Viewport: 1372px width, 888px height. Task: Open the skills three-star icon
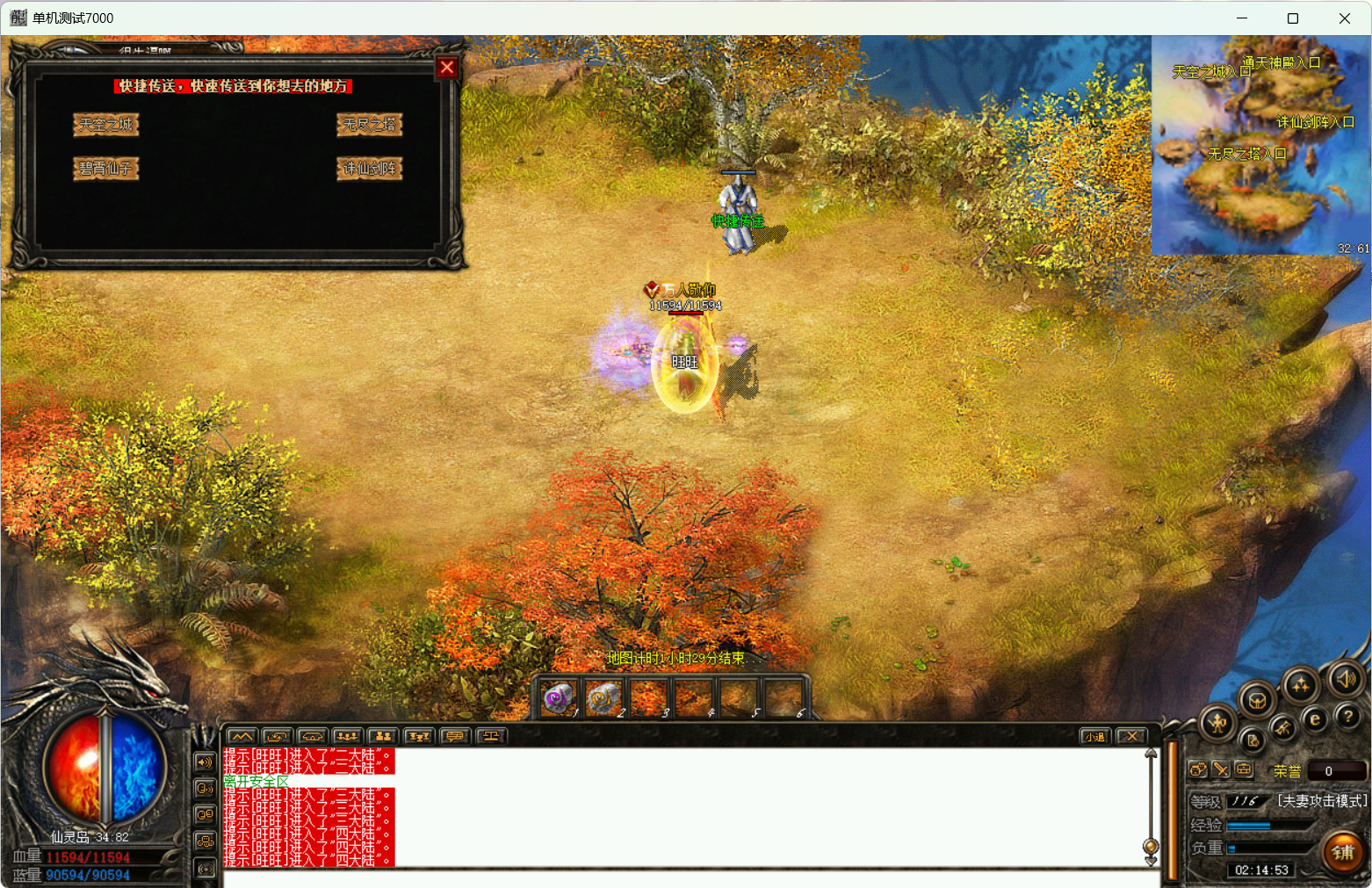pyautogui.click(x=1300, y=686)
